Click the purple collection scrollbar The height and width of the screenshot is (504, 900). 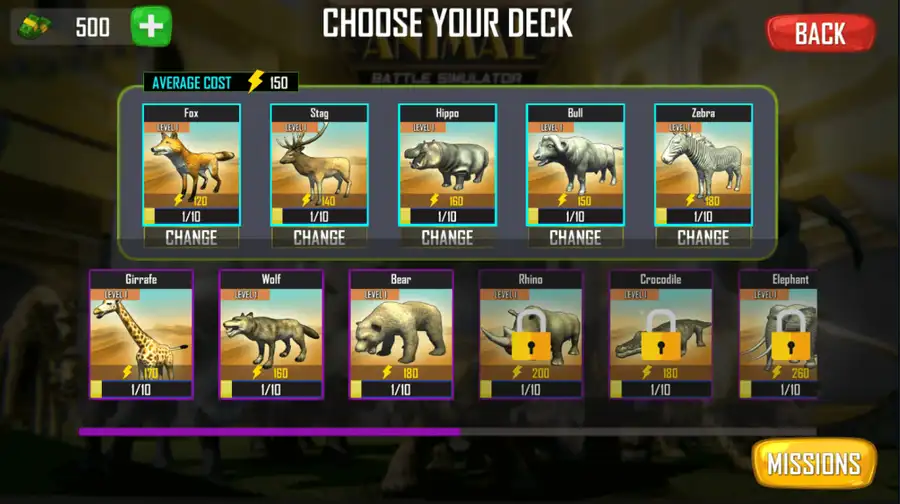click(x=270, y=432)
